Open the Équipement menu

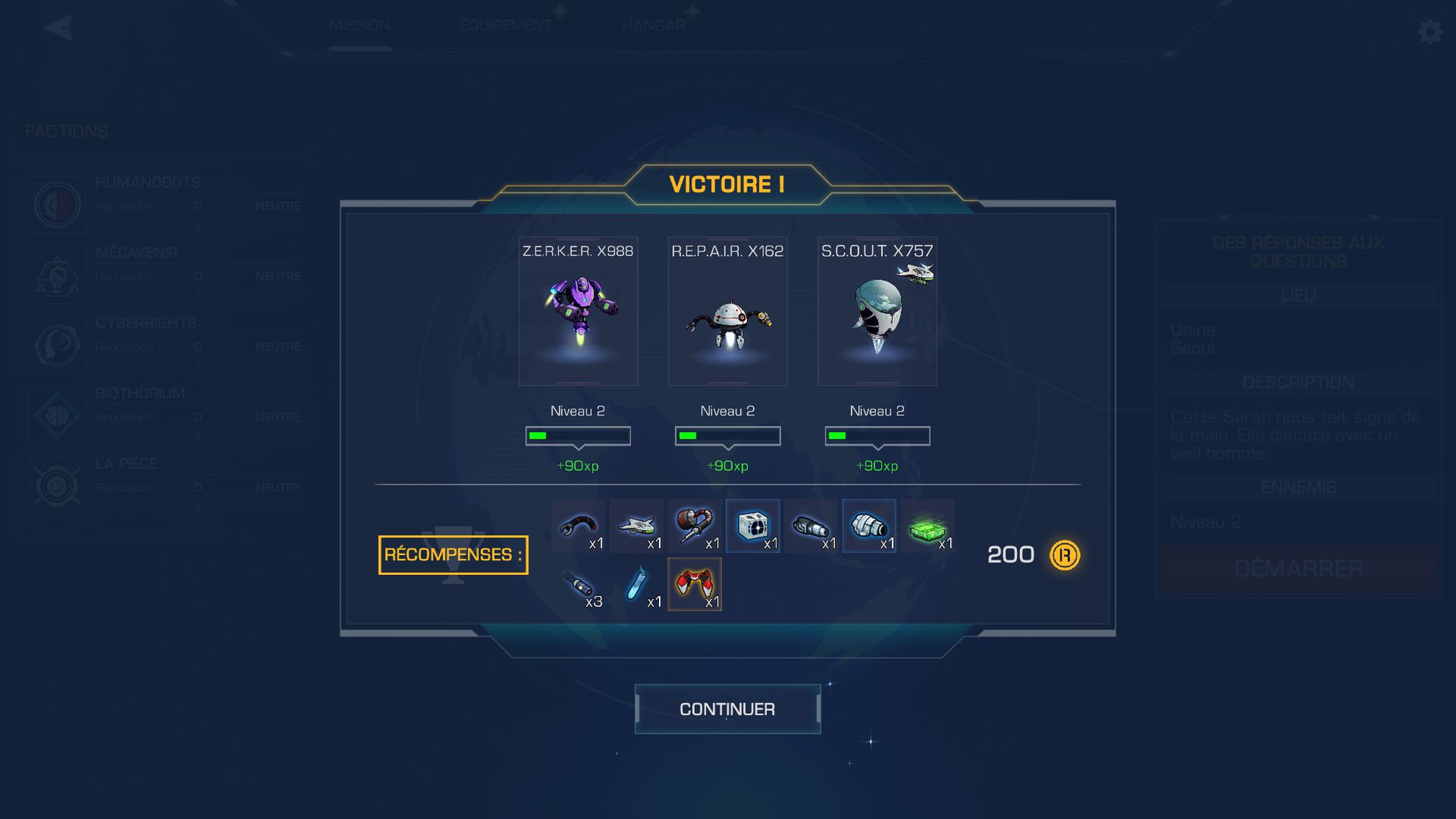[506, 24]
